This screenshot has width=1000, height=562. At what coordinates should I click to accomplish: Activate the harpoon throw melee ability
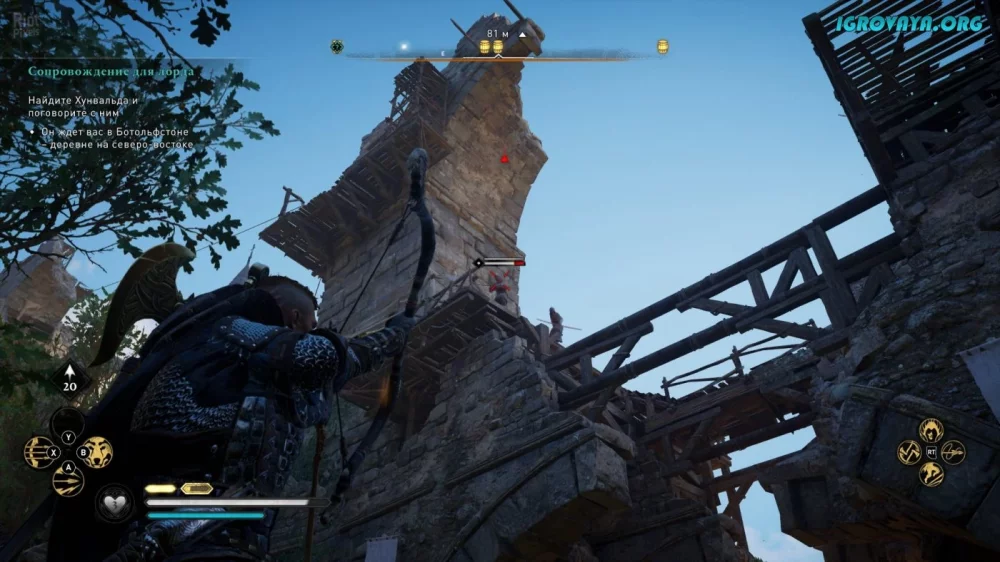(x=953, y=452)
